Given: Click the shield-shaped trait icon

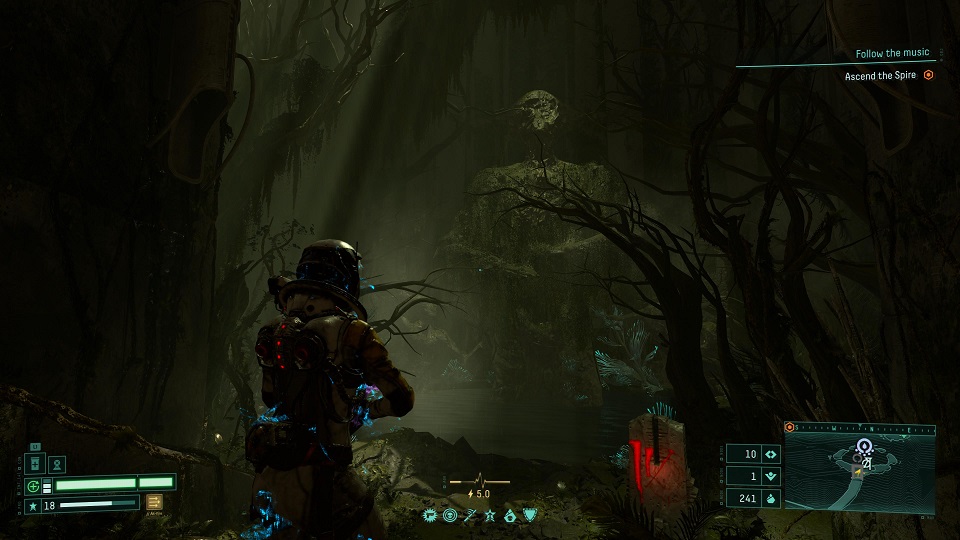Looking at the screenshot, I should [530, 516].
